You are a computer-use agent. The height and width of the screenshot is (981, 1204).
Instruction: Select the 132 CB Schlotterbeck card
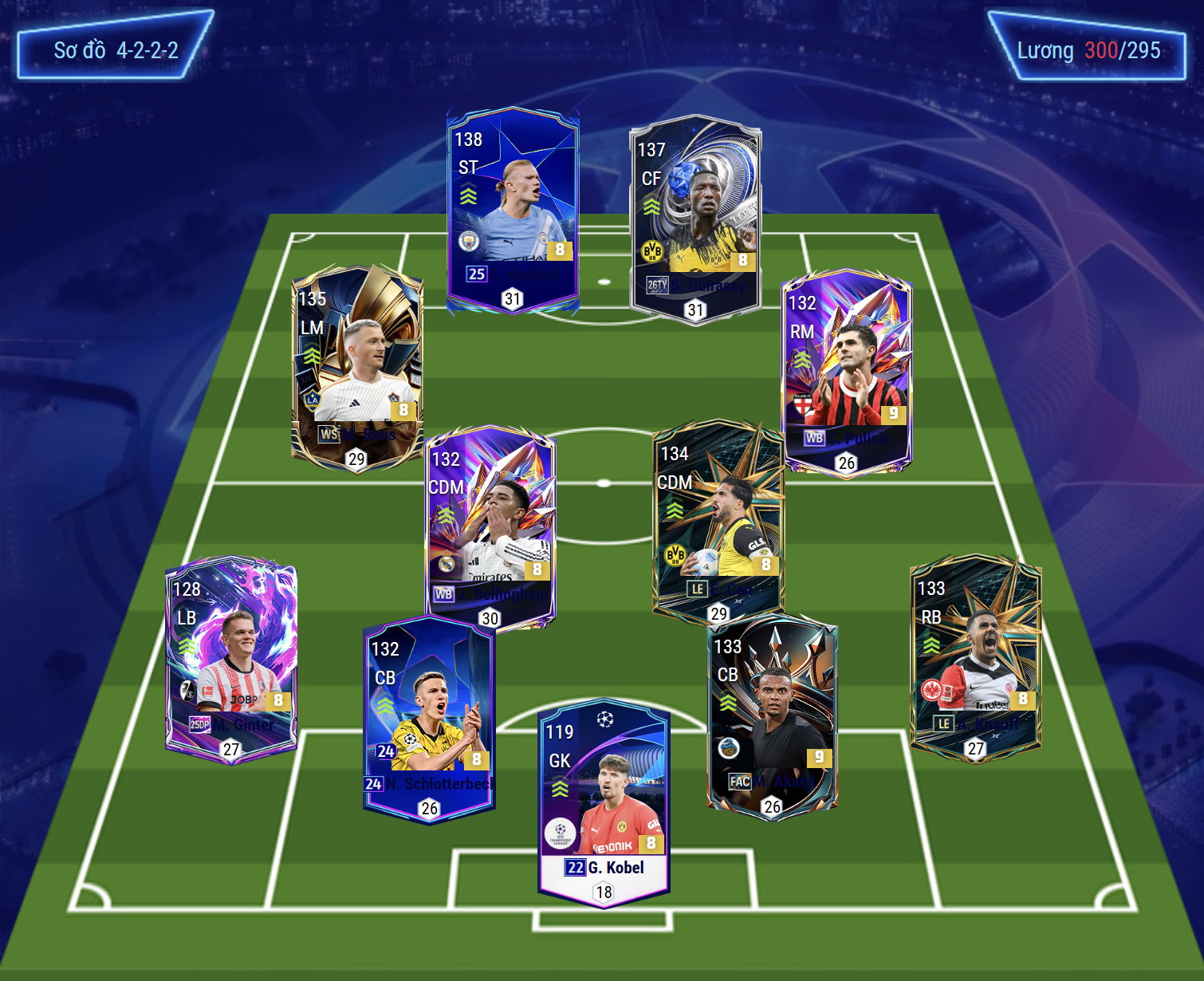429,718
